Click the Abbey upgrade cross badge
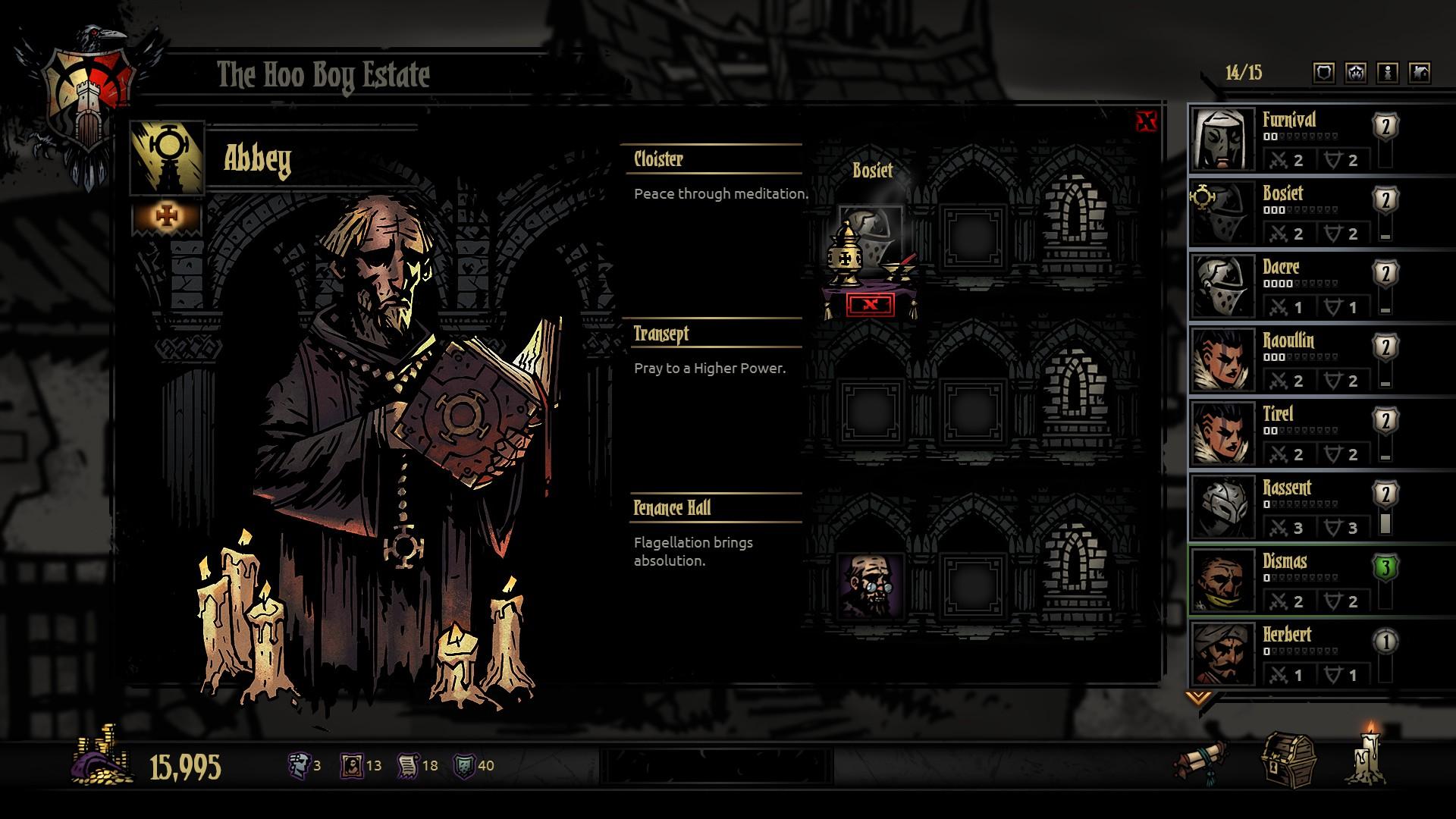Screen dimensions: 1456x819 (166, 217)
